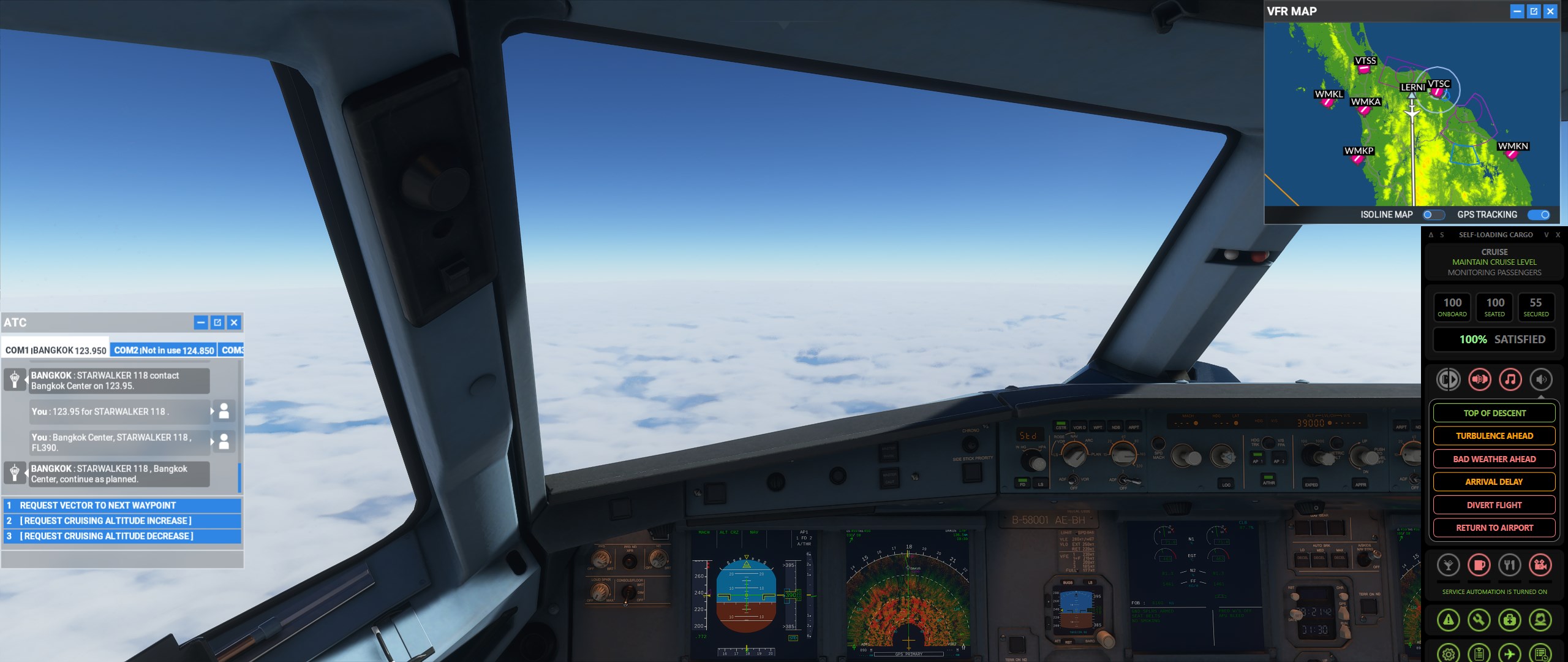Start the meal service with fork-and-knife icon
The image size is (1568, 662).
pos(1510,566)
